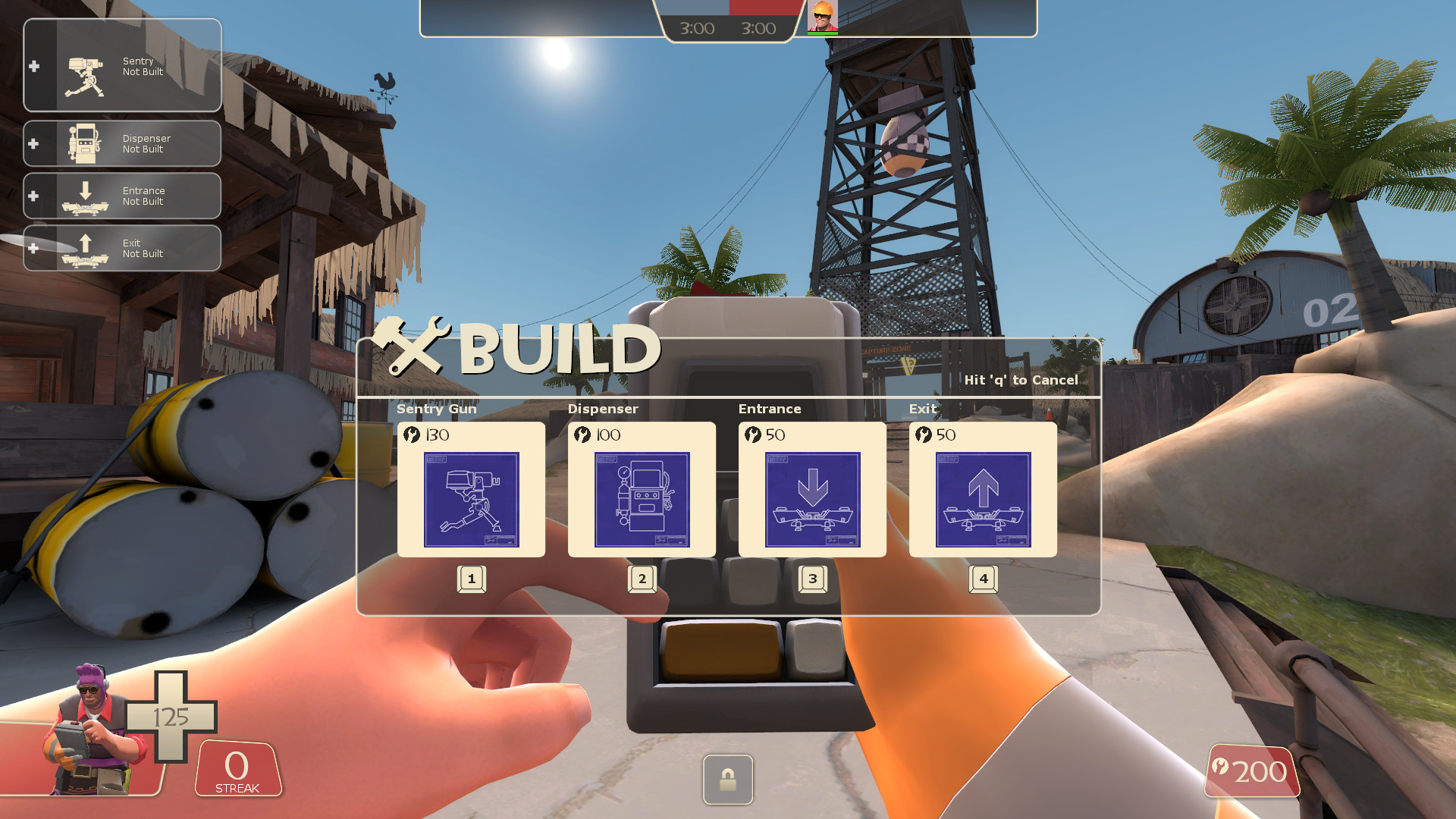1456x819 pixels.
Task: Expand the Exit Not Built panel
Action: pyautogui.click(x=121, y=247)
